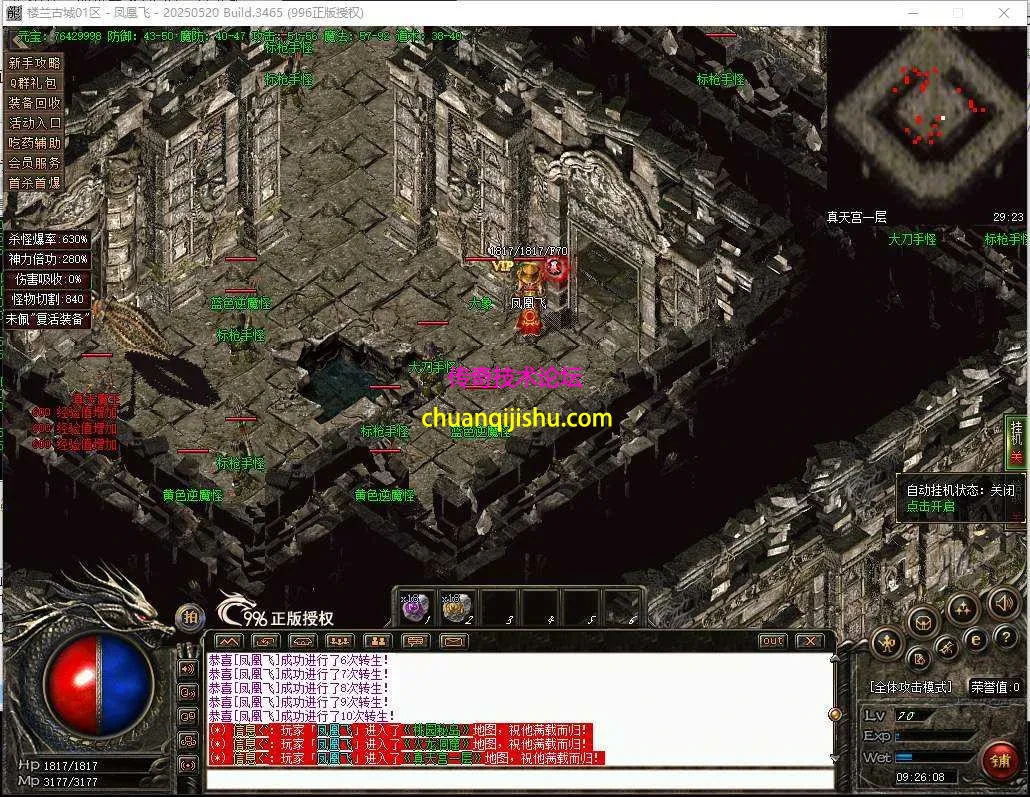Select the 活动入口 event entrance button

coord(35,123)
